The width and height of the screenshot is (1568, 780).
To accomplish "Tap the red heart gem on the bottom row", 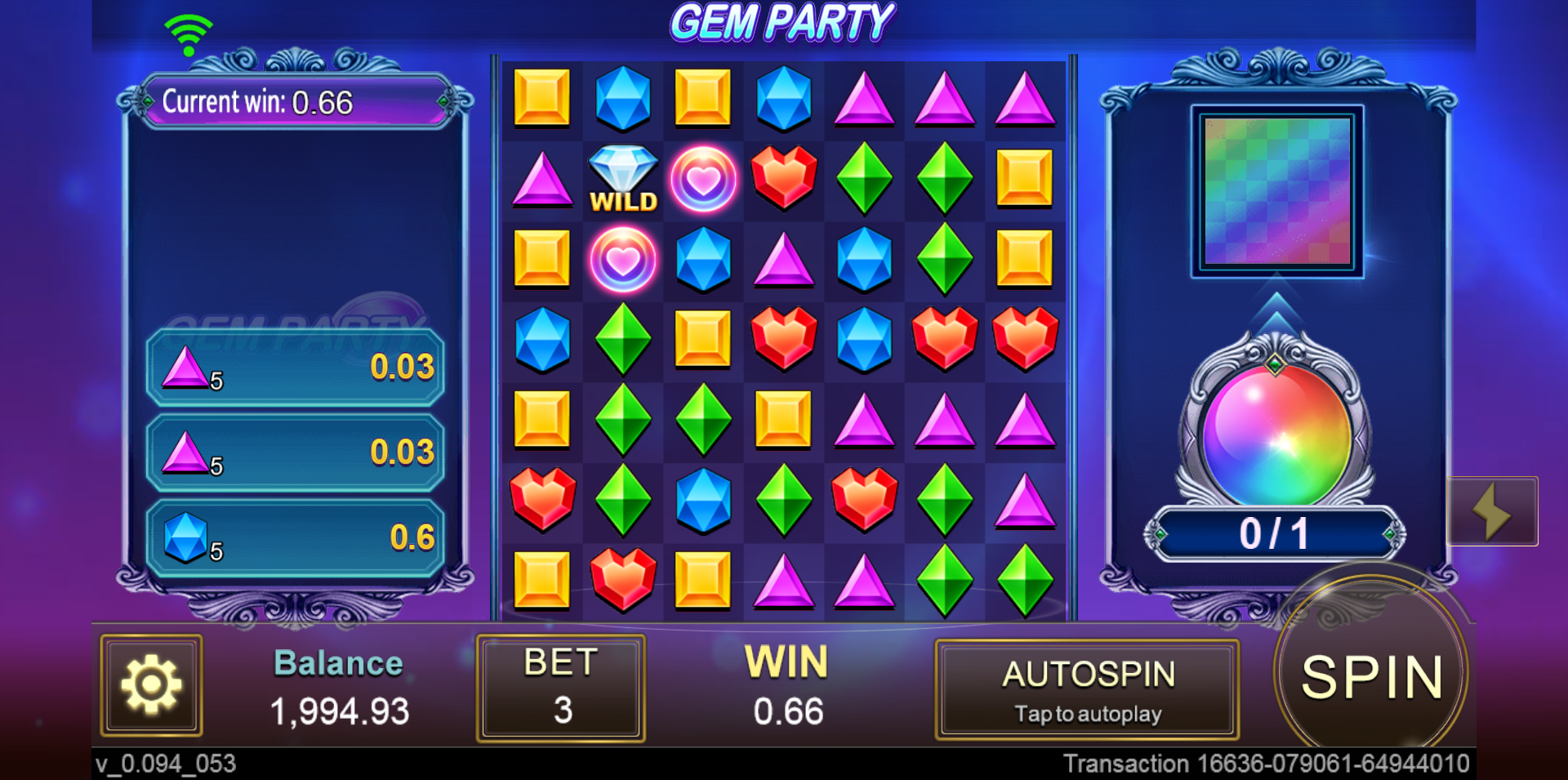I will click(x=622, y=580).
